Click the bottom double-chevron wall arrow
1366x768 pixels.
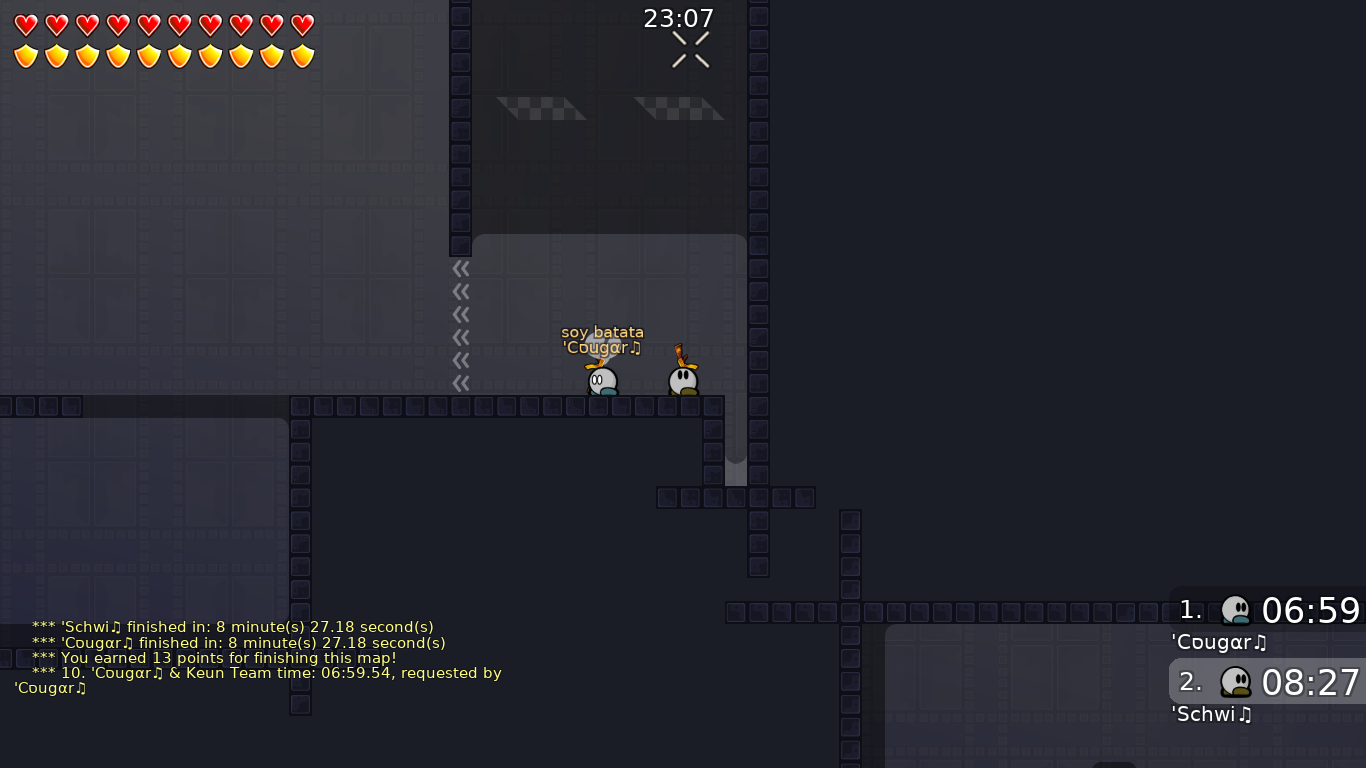click(x=461, y=380)
